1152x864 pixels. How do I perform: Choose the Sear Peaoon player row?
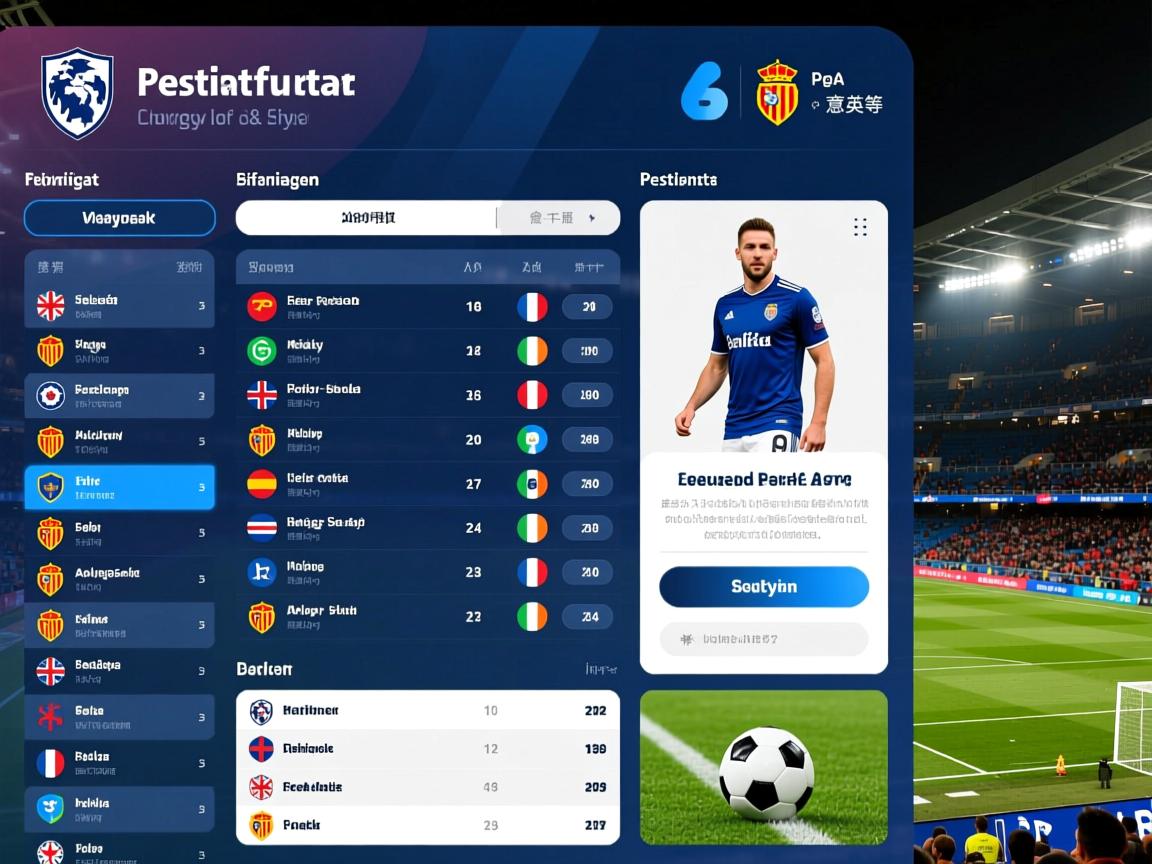click(427, 306)
